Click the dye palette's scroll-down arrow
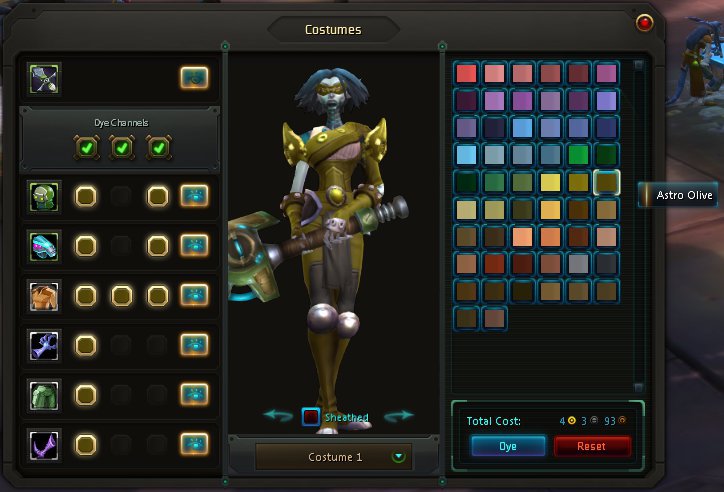 [x=639, y=388]
